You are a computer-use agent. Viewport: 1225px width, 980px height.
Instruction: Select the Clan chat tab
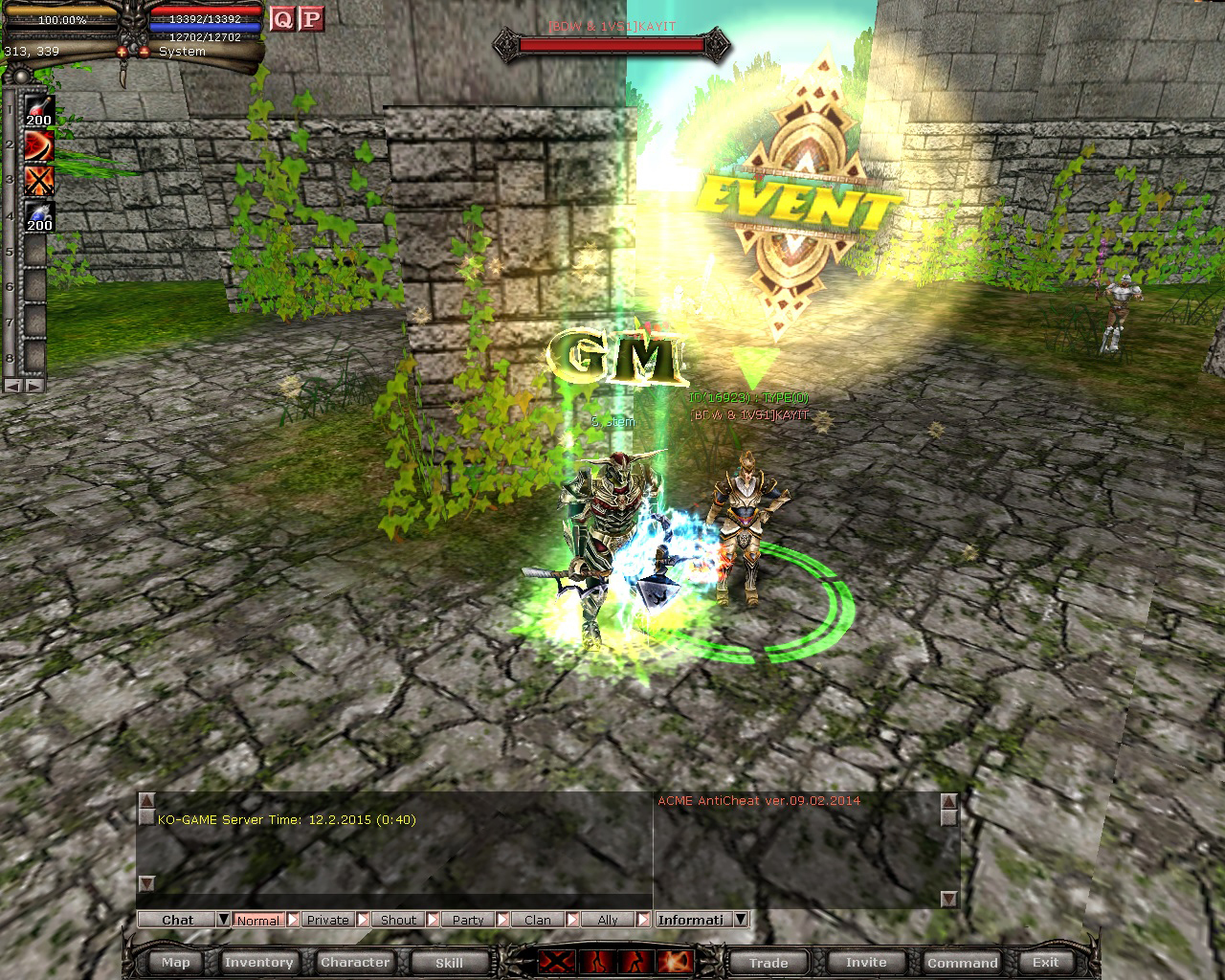[538, 920]
